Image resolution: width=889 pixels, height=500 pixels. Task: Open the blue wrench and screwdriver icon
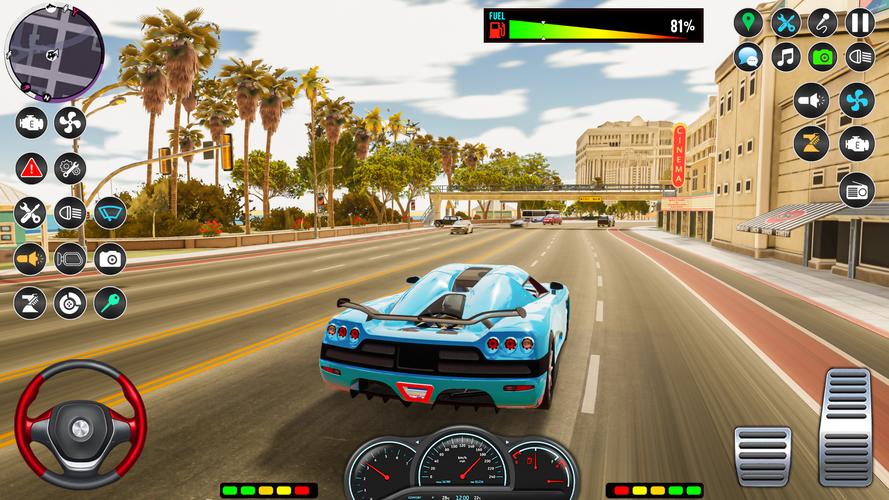[x=786, y=22]
